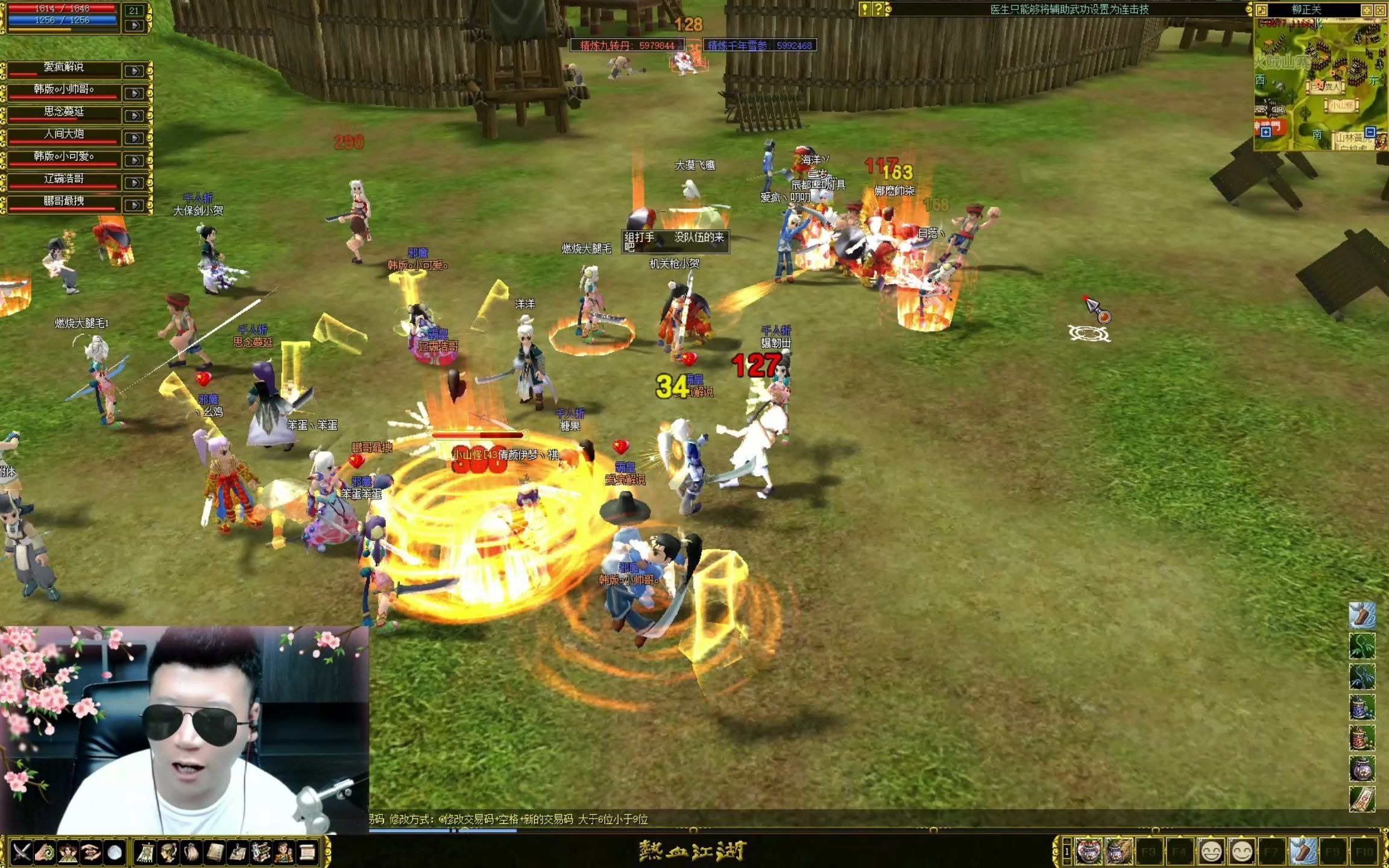The image size is (1389, 868).
Task: Open the book icon in the bottom toolbar
Action: coord(215,852)
